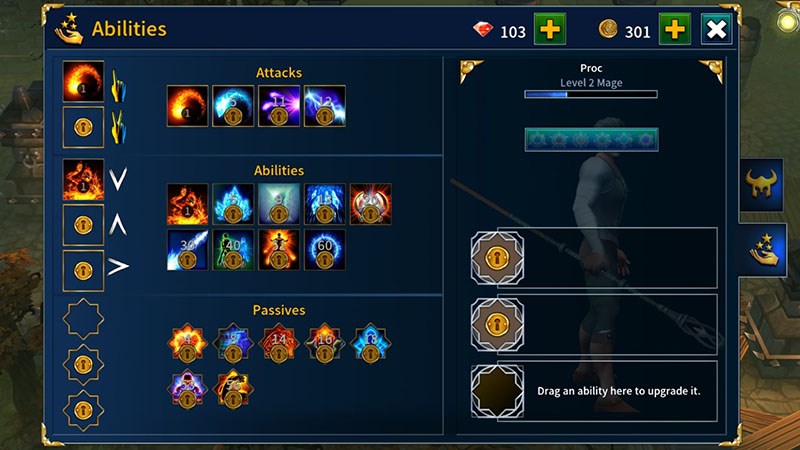
Task: Click the upgrade star progress bar under Level 2 Mage
Action: [x=591, y=140]
